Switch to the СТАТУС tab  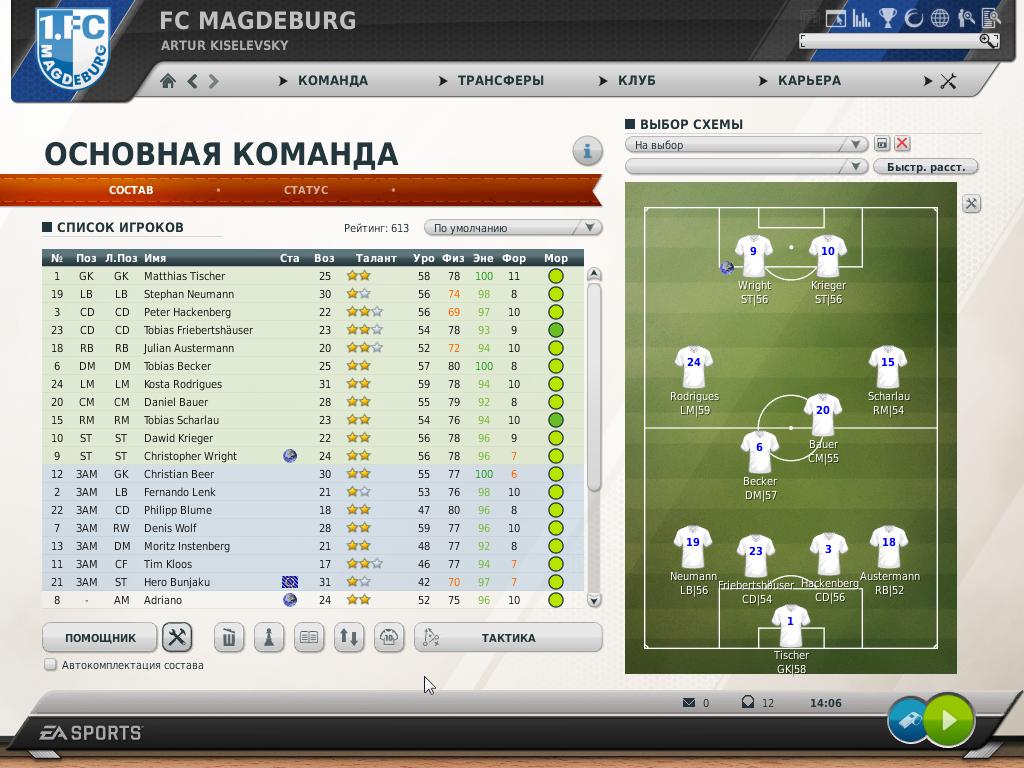point(305,190)
